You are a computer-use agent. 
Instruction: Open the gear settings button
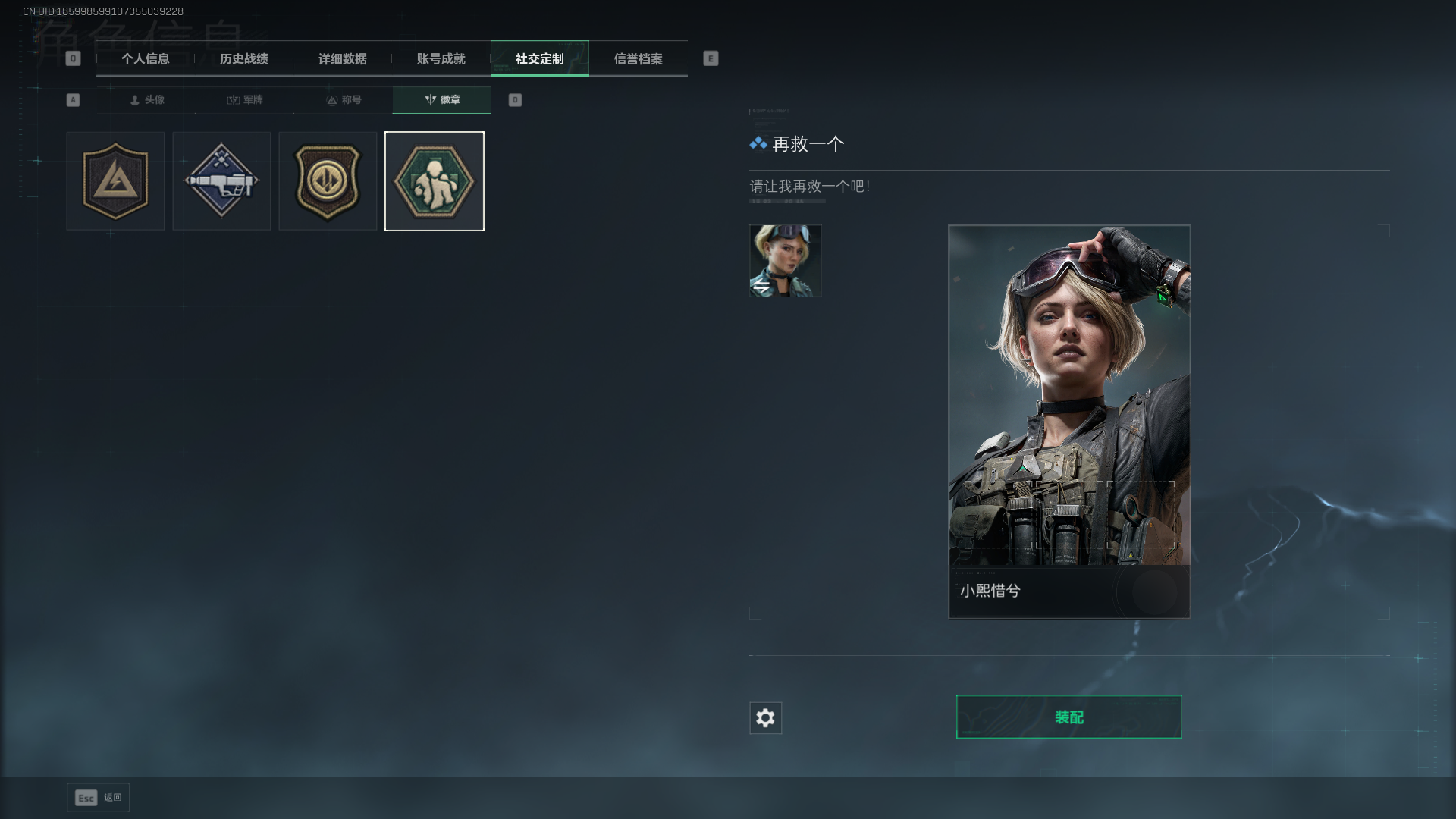pyautogui.click(x=765, y=718)
